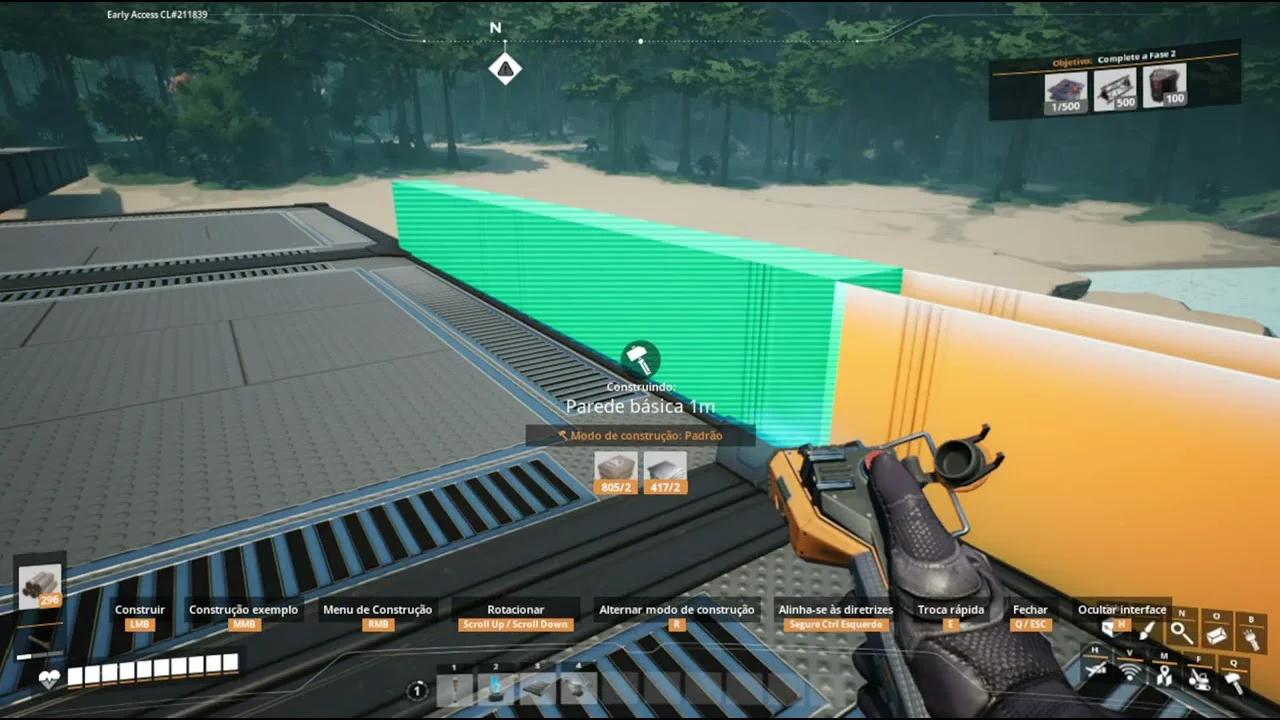Select Troca rápida option
Image resolution: width=1280 pixels, height=720 pixels.
(950, 609)
